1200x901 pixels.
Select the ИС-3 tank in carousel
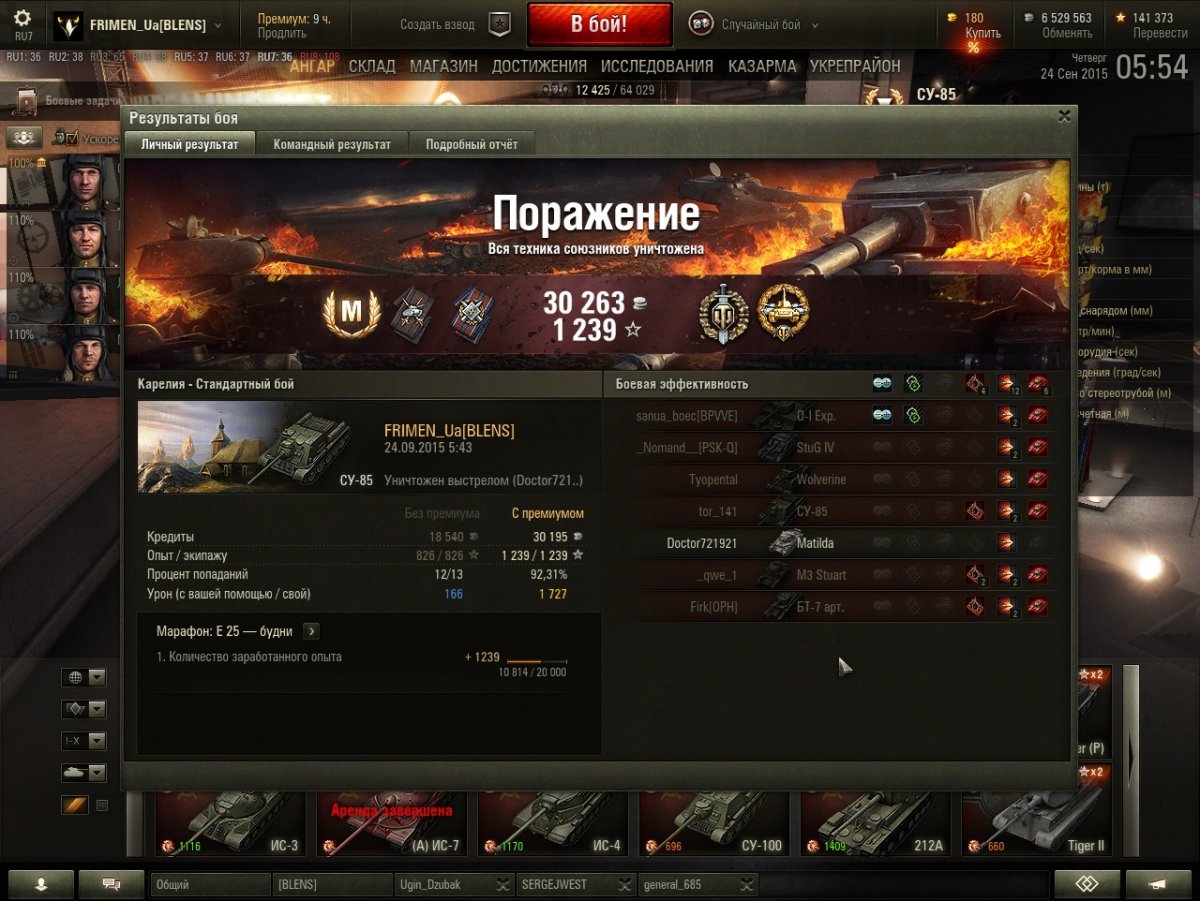point(228,822)
